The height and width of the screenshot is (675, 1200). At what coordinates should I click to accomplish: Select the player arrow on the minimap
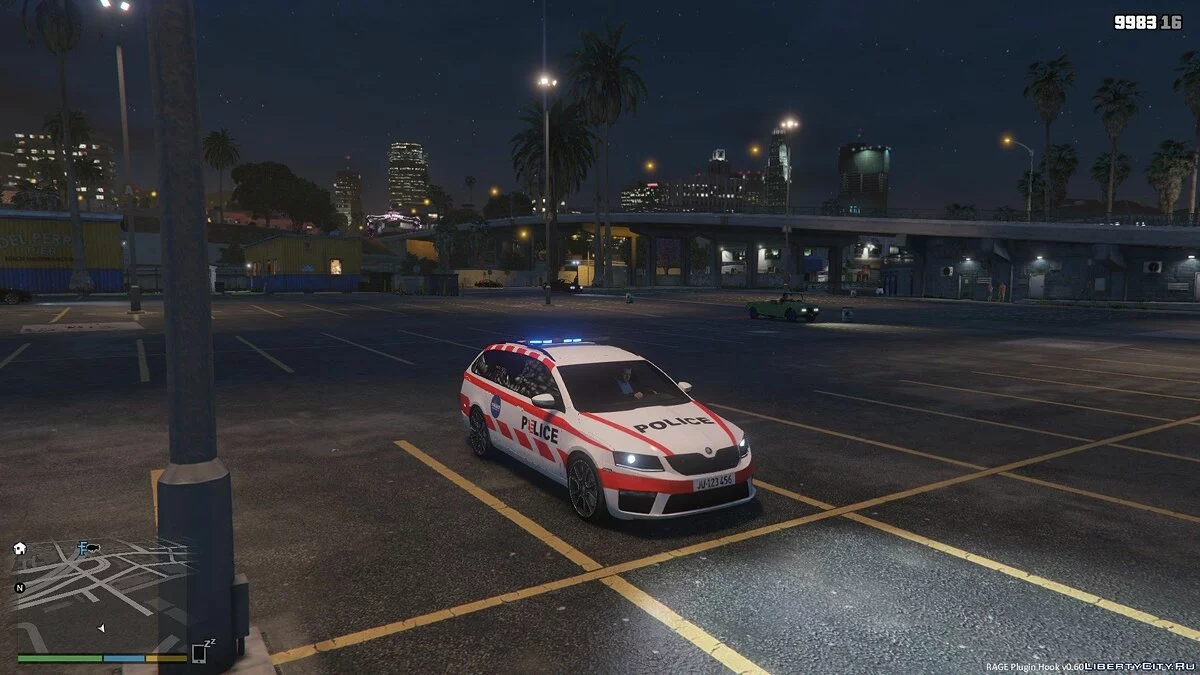point(101,628)
